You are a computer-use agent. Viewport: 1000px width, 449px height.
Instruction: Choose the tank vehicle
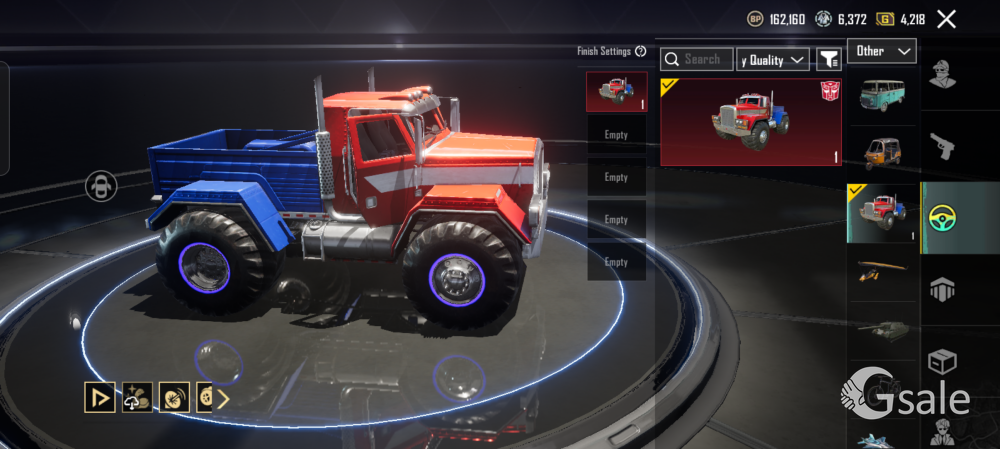pyautogui.click(x=881, y=330)
